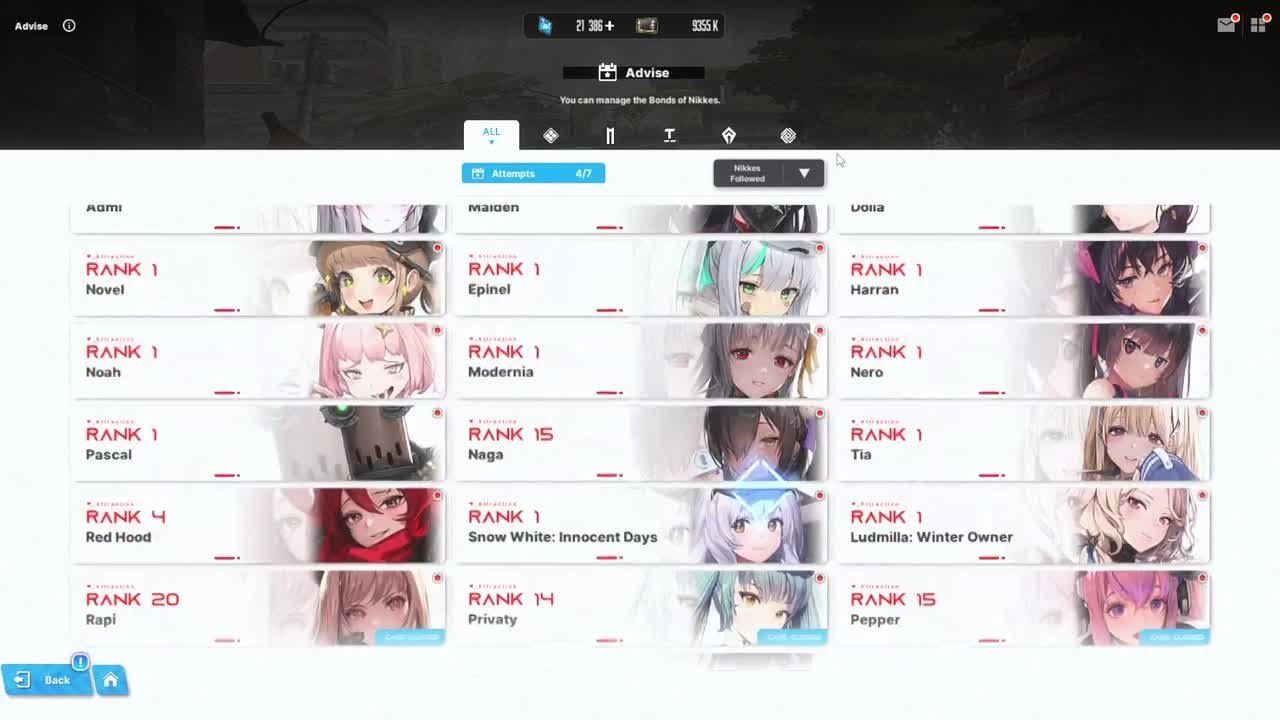Expand the arrow under the ALL tab

tap(491, 141)
